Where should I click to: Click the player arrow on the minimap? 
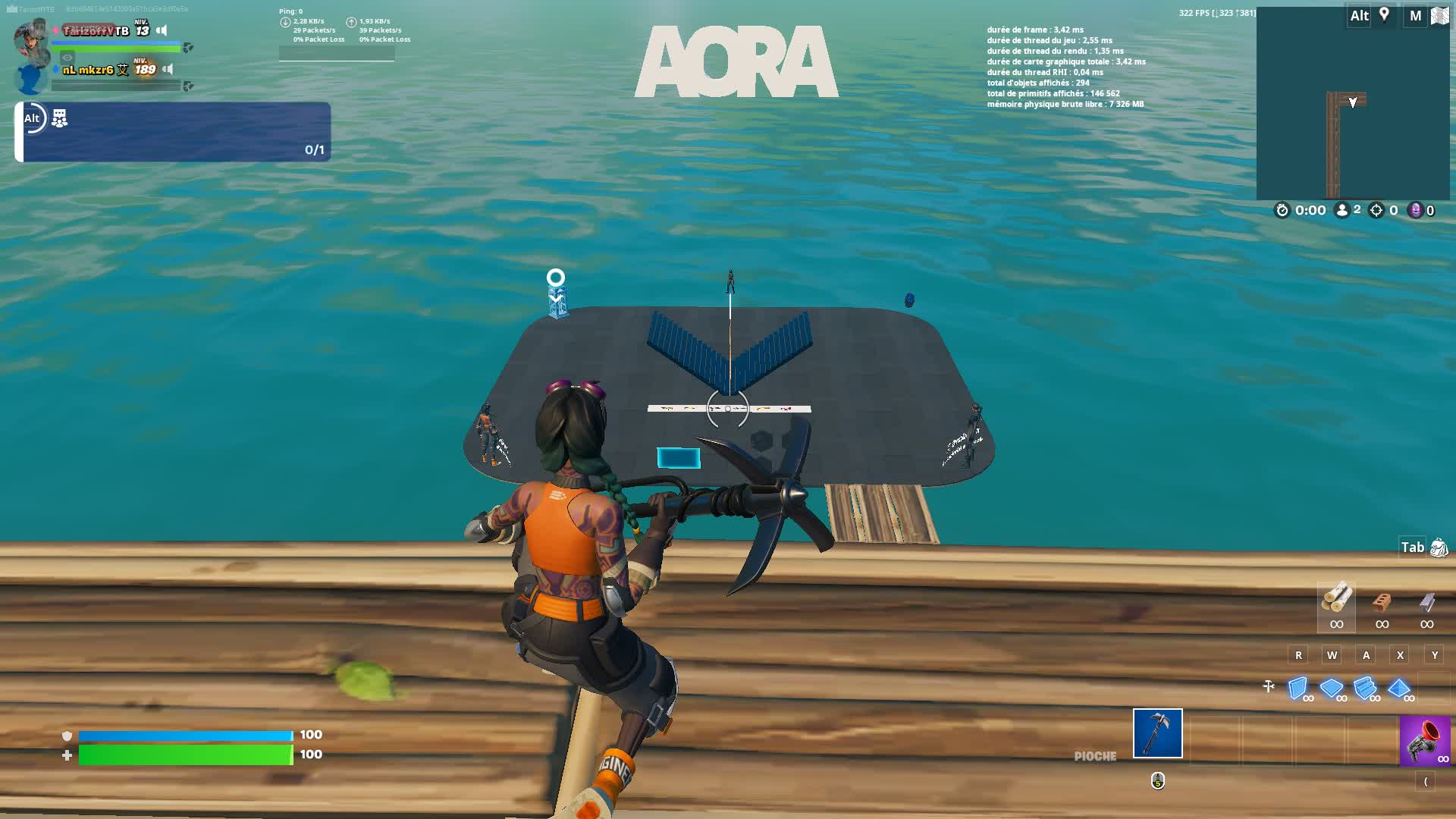pos(1354,100)
